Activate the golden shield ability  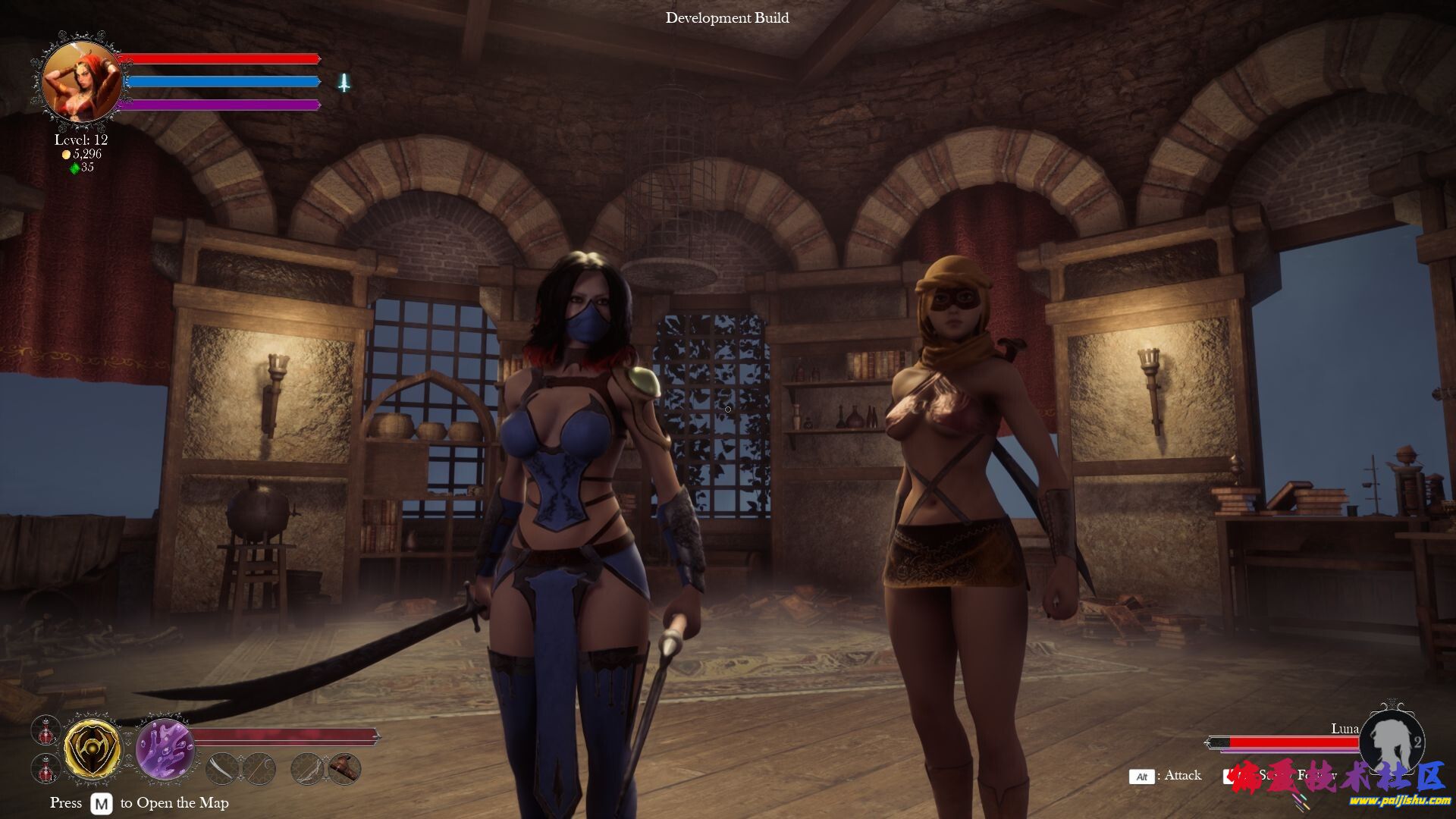[92, 749]
